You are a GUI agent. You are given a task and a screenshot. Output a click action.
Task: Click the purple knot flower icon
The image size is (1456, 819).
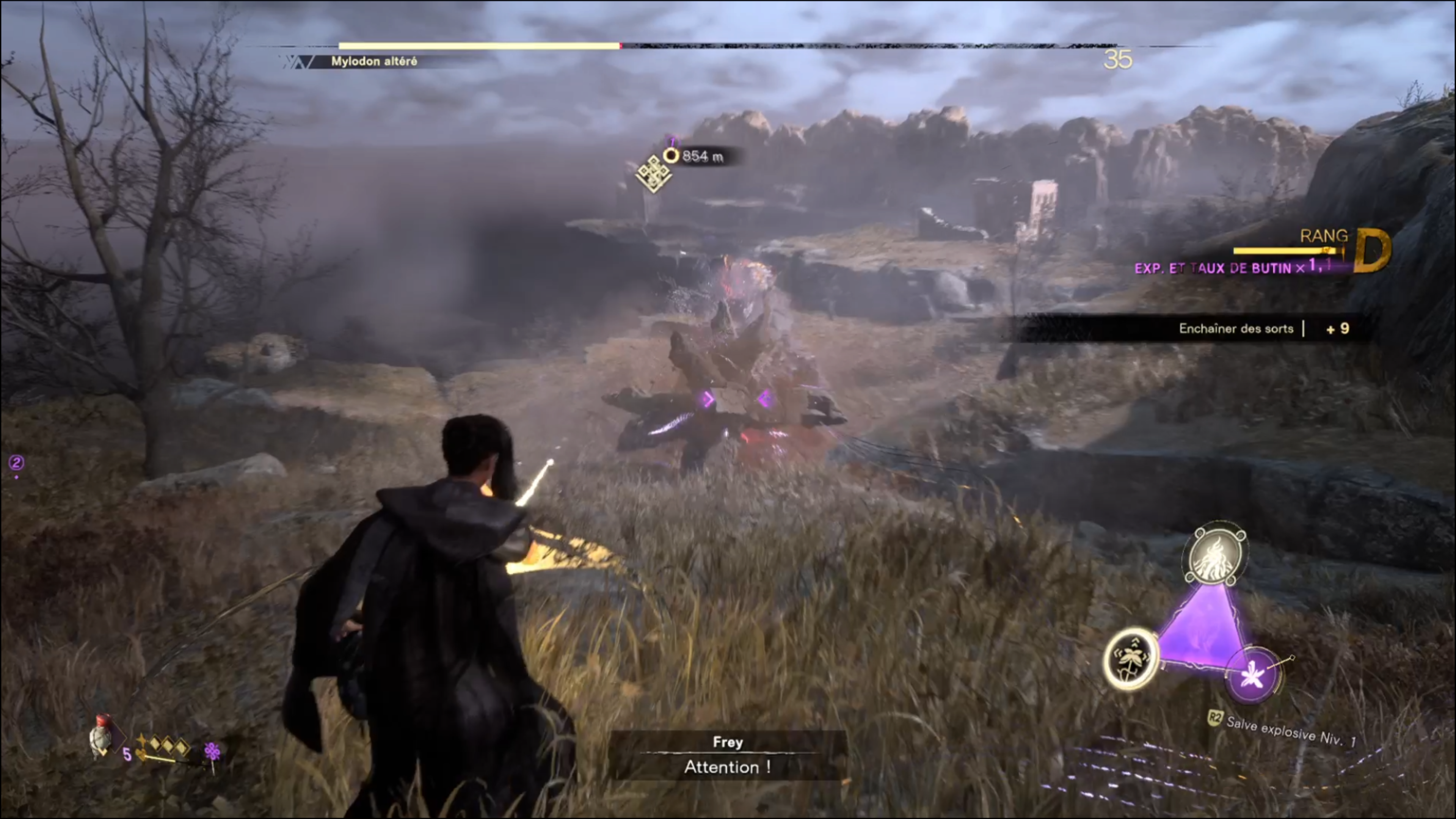(212, 751)
